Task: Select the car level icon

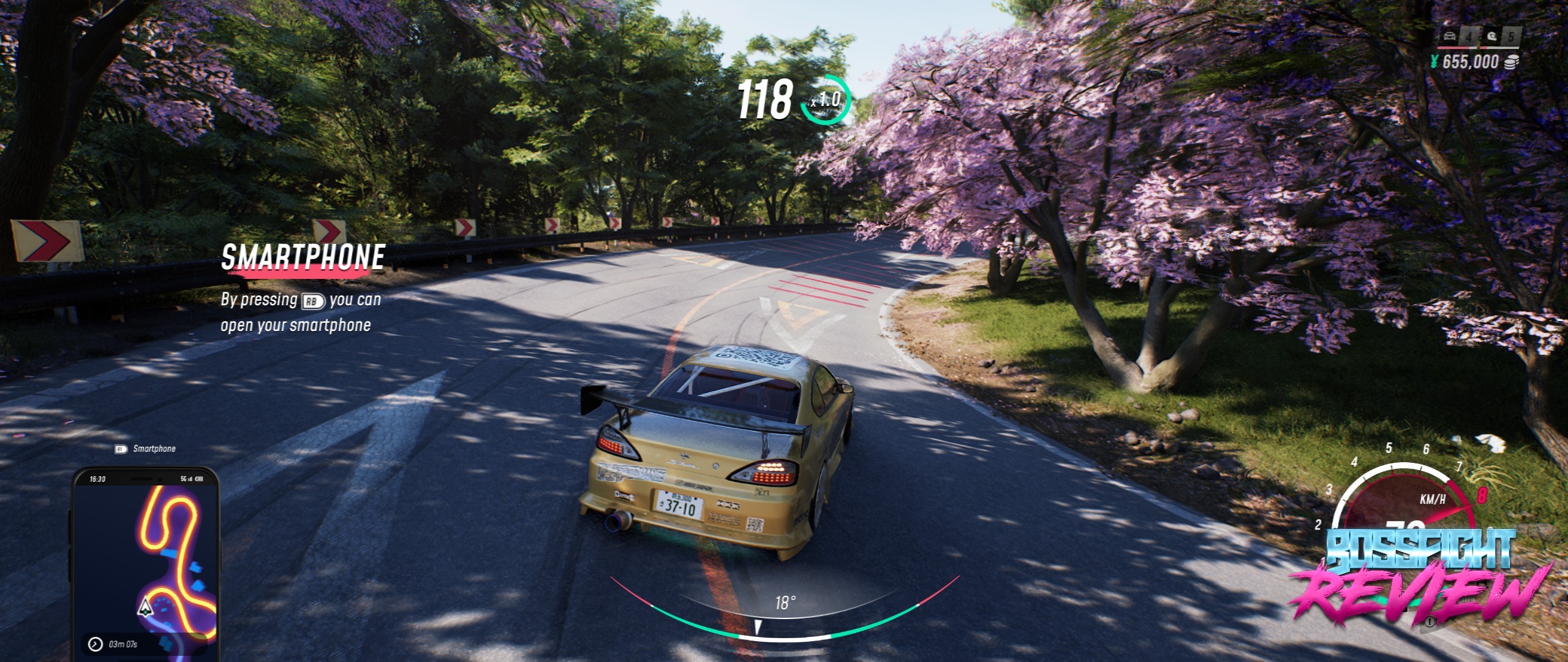Action: coord(1449,36)
